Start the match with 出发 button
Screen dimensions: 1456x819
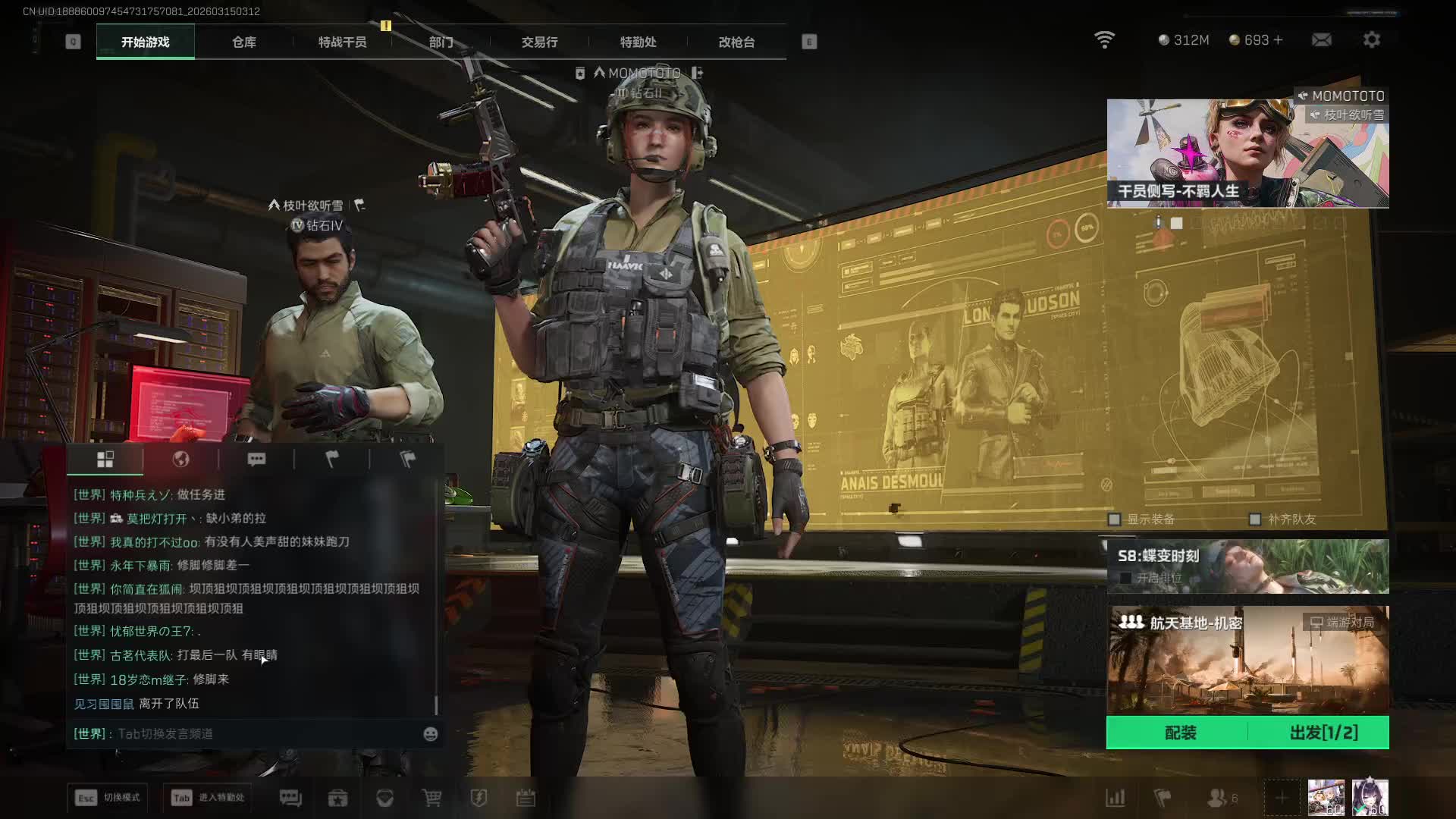click(x=1323, y=733)
